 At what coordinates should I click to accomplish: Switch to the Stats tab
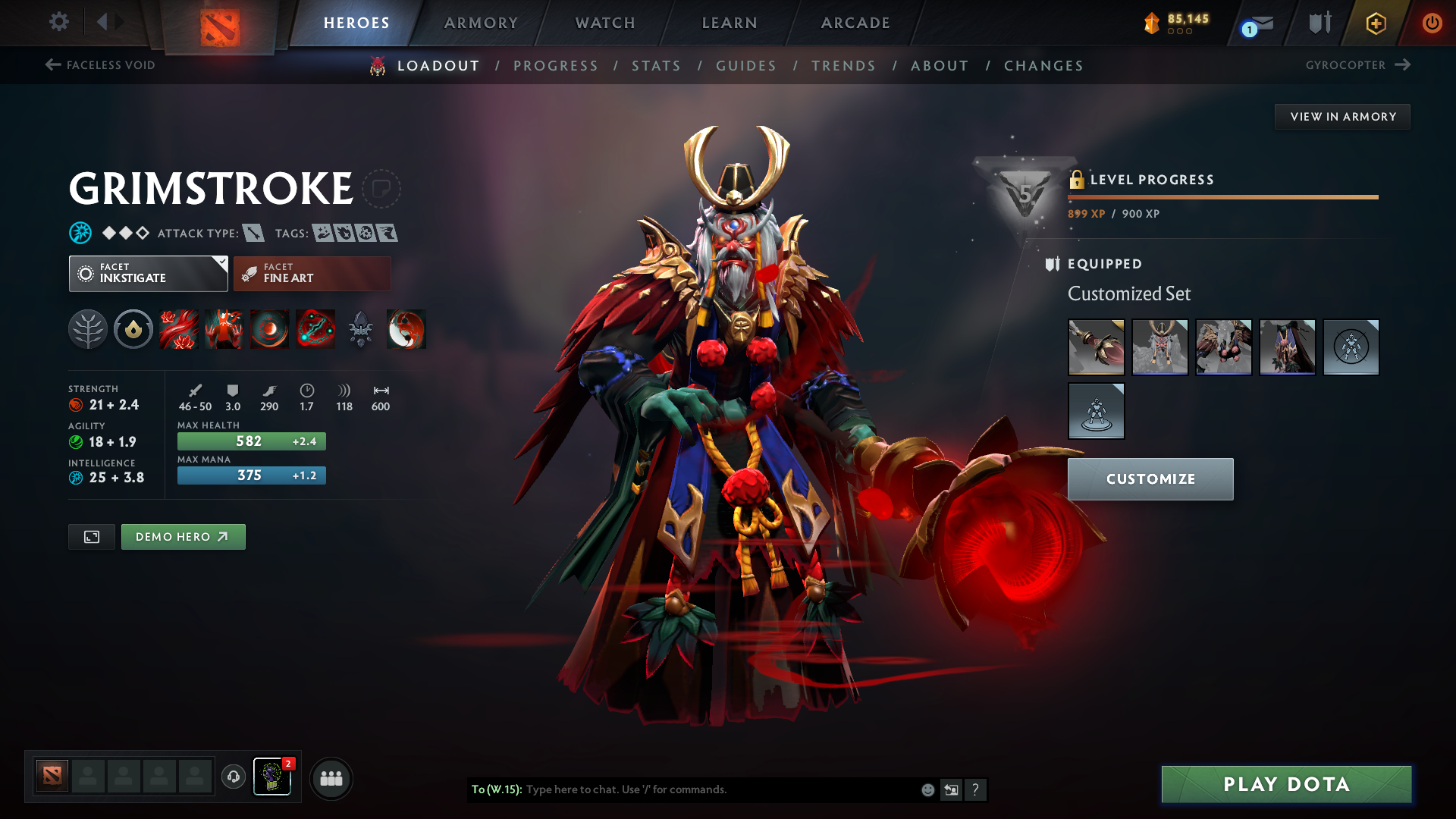tap(656, 65)
